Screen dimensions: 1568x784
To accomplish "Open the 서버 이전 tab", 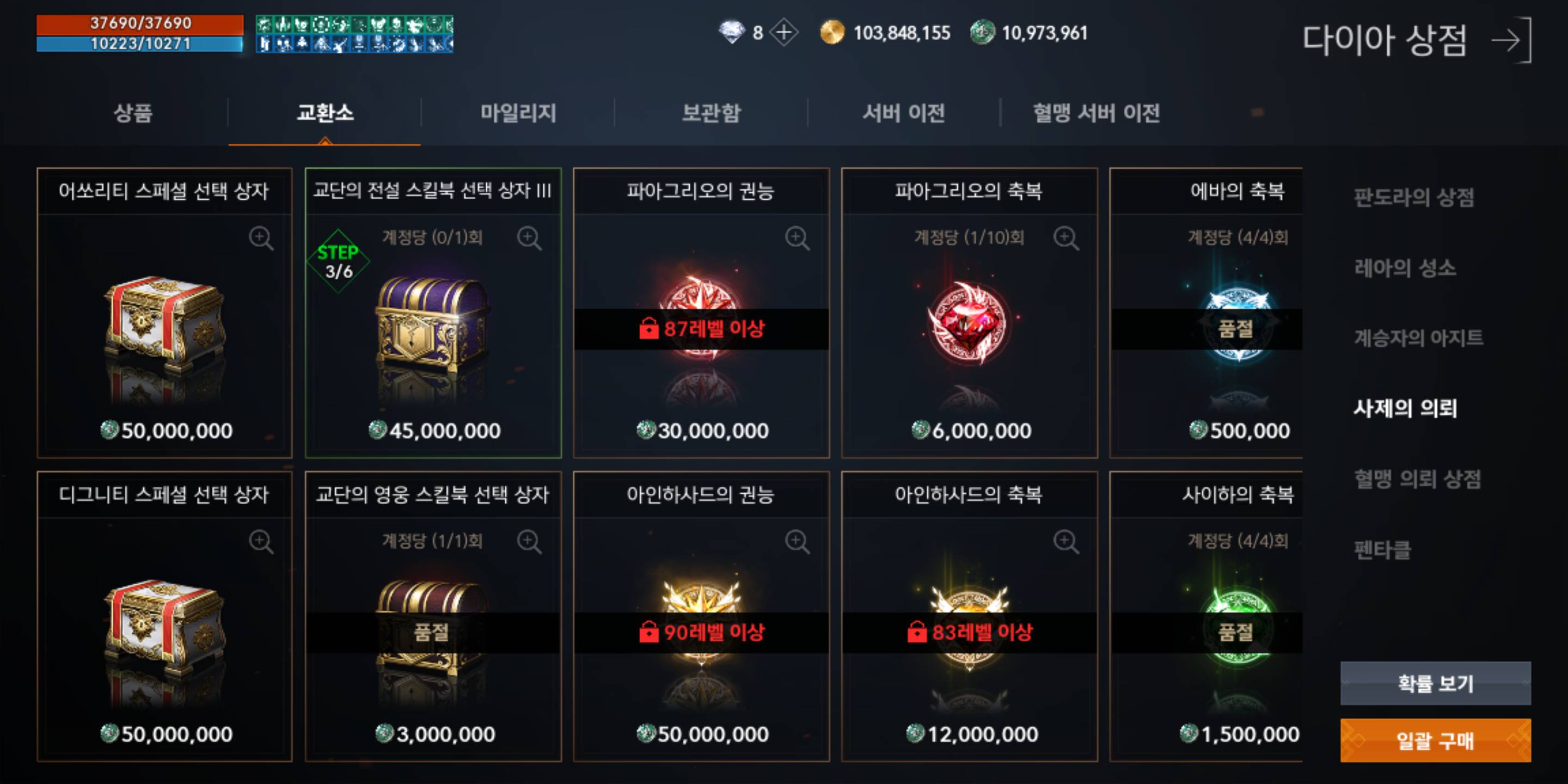I will tap(904, 114).
